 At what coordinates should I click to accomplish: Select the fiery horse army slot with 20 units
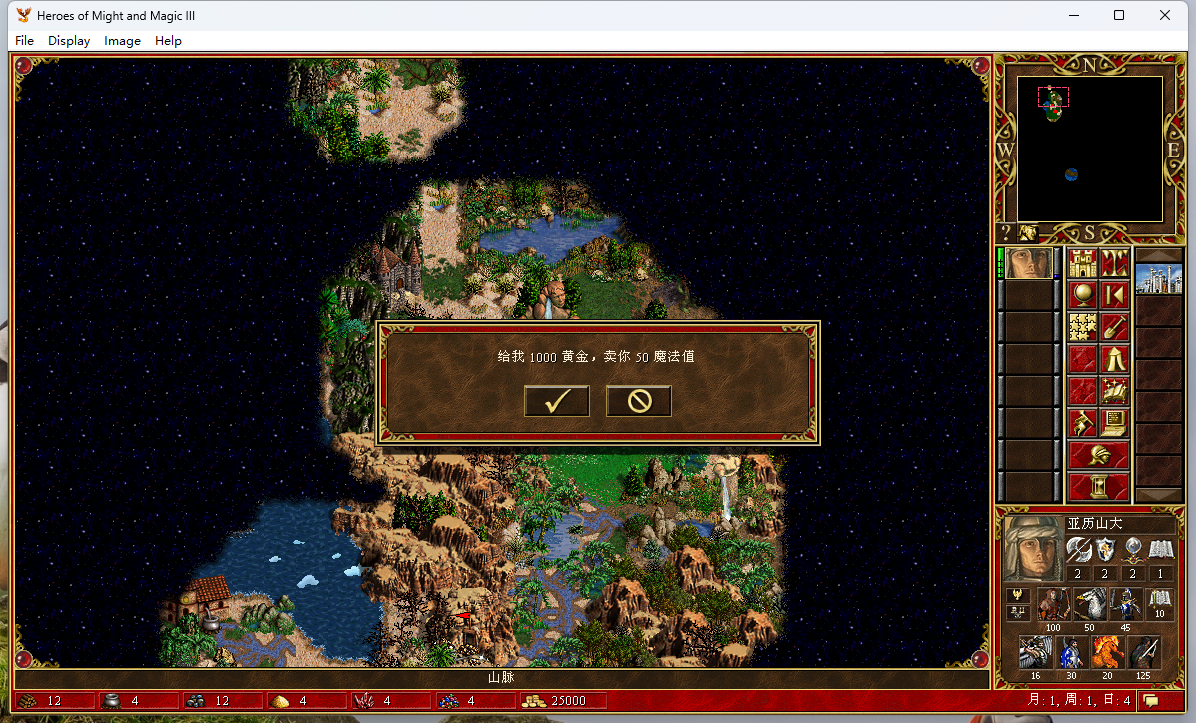coord(1107,652)
